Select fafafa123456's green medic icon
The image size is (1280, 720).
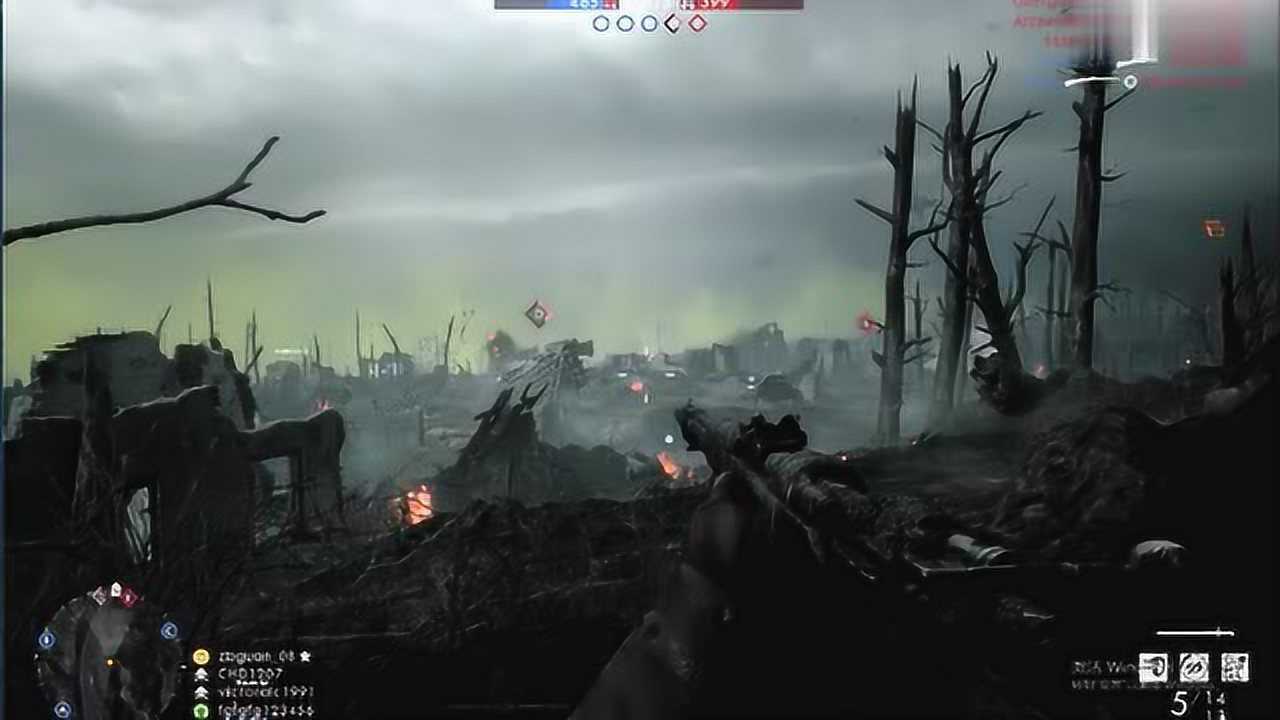click(200, 710)
